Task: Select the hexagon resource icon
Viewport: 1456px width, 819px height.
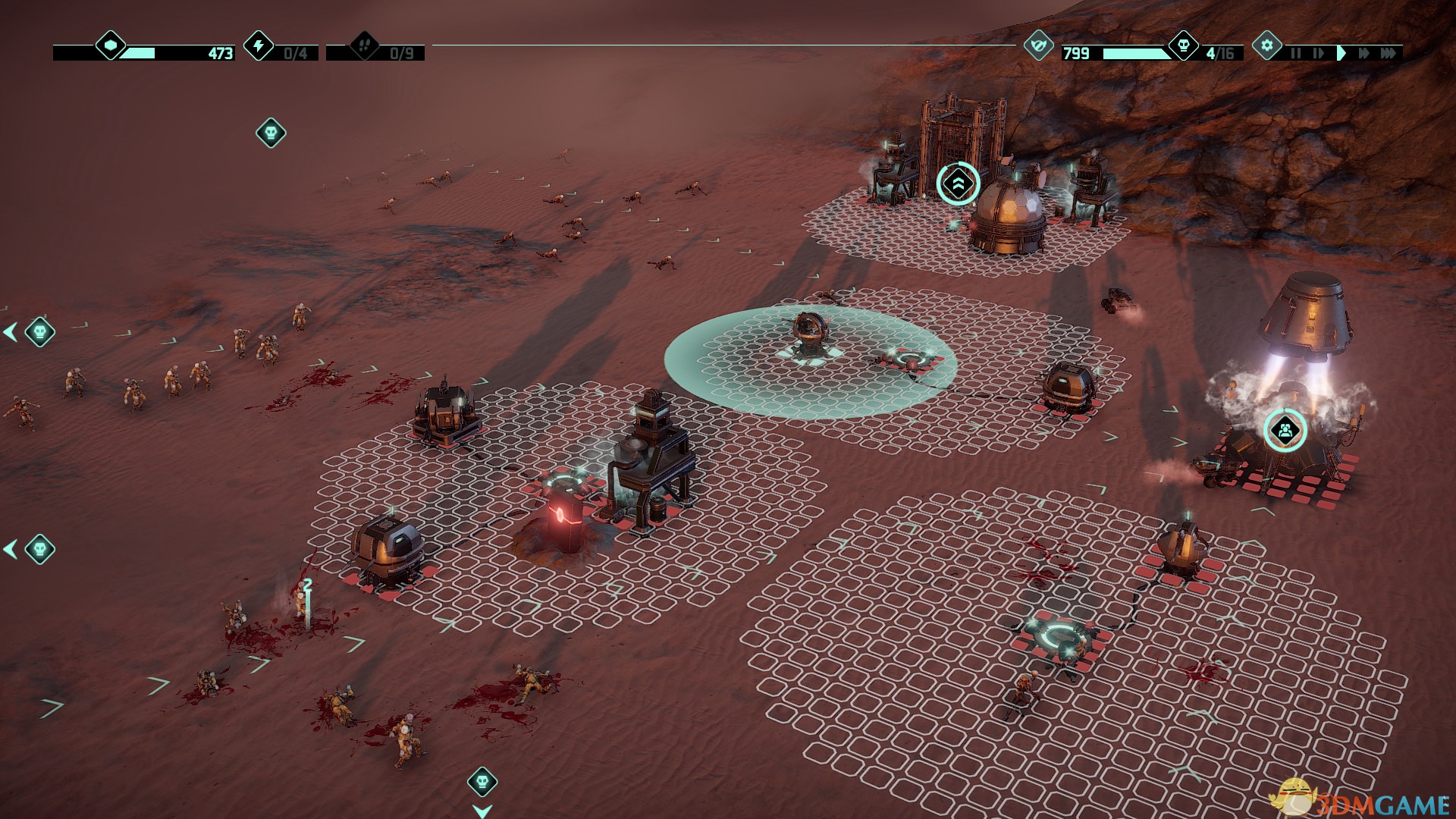Action: click(111, 45)
